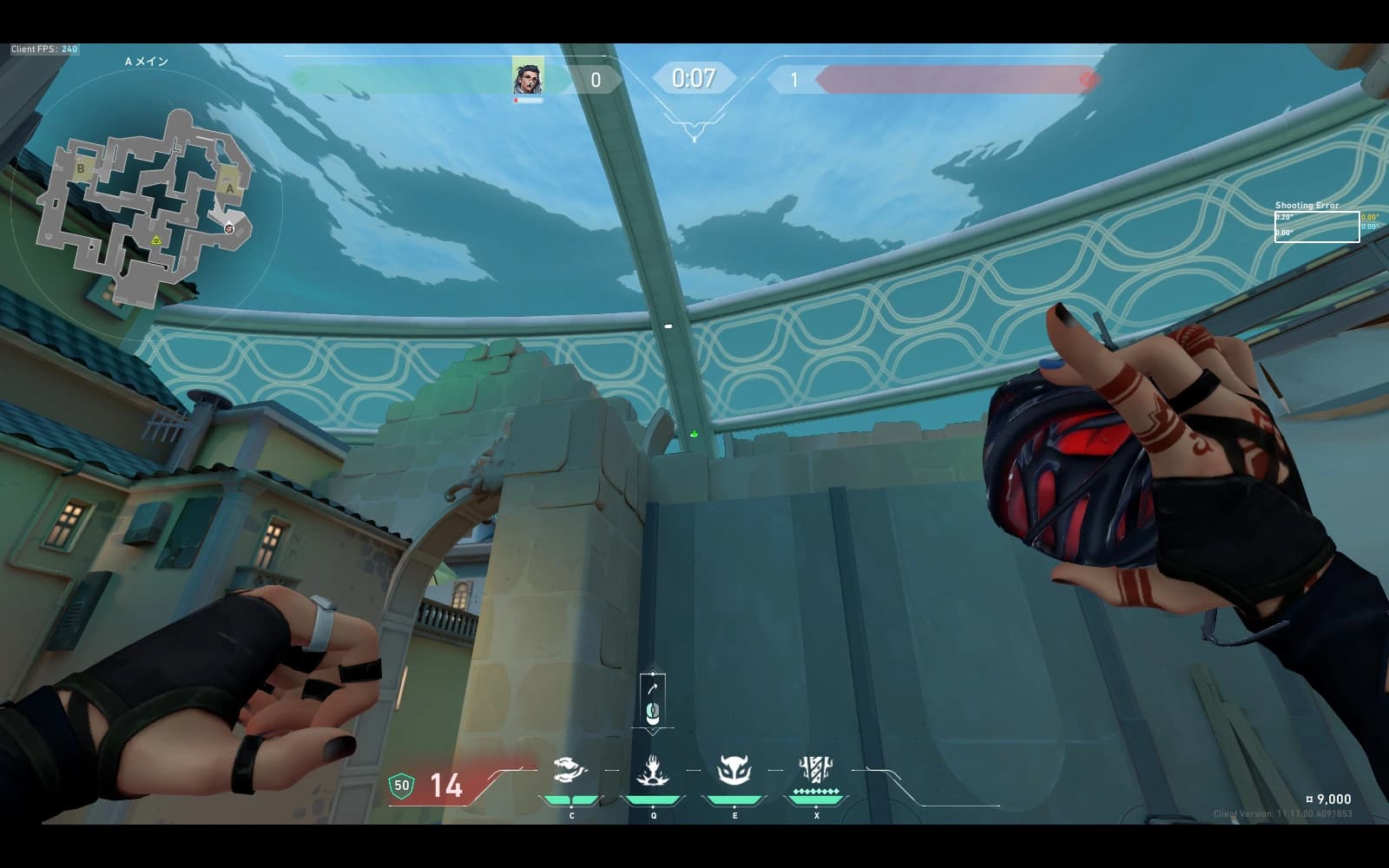Select the Fade agent portrait in the top bar
Viewport: 1389px width, 868px height.
coord(528,77)
